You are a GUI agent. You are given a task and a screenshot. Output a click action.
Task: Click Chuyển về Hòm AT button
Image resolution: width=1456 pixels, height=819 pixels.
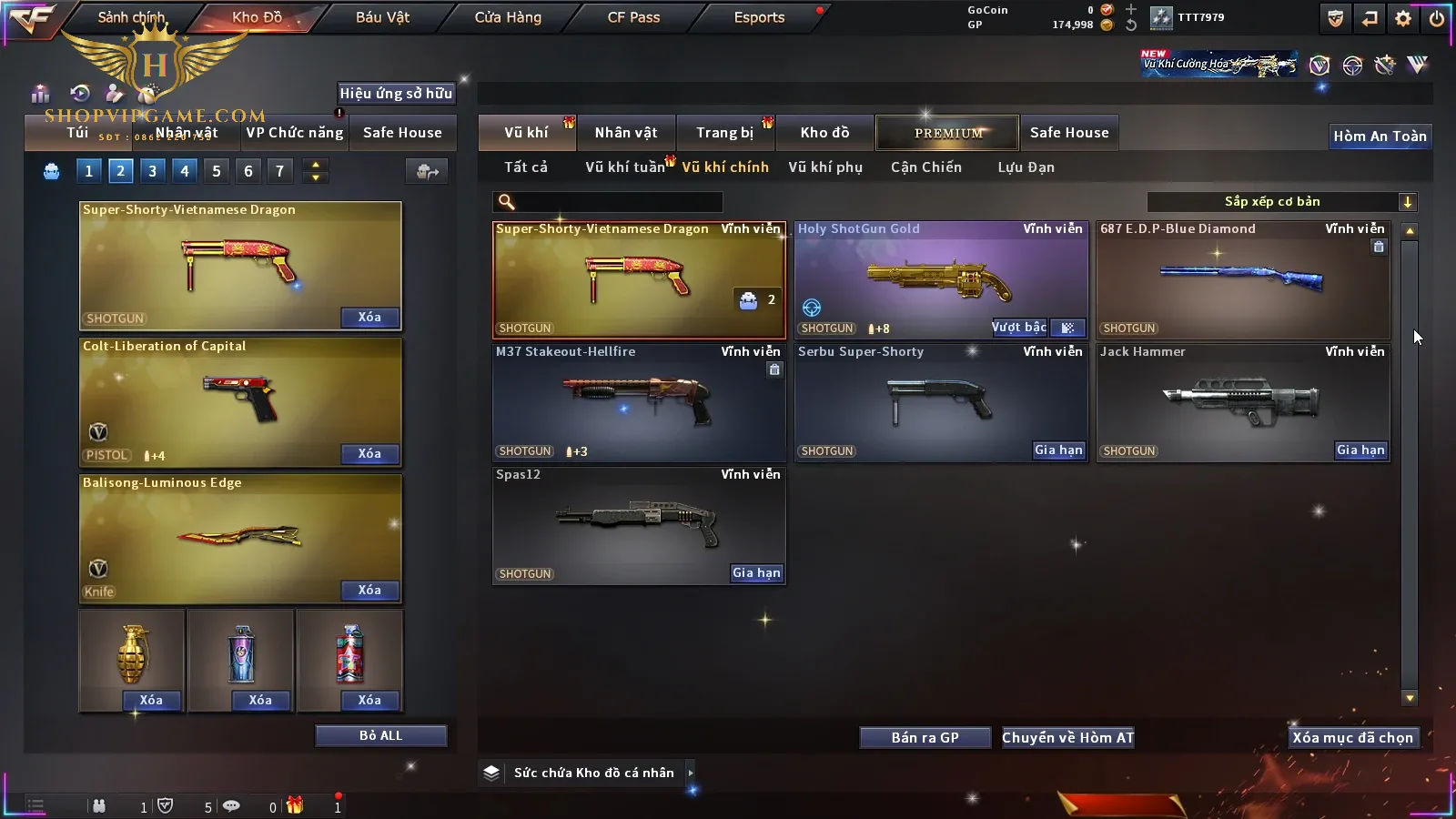pyautogui.click(x=1067, y=738)
